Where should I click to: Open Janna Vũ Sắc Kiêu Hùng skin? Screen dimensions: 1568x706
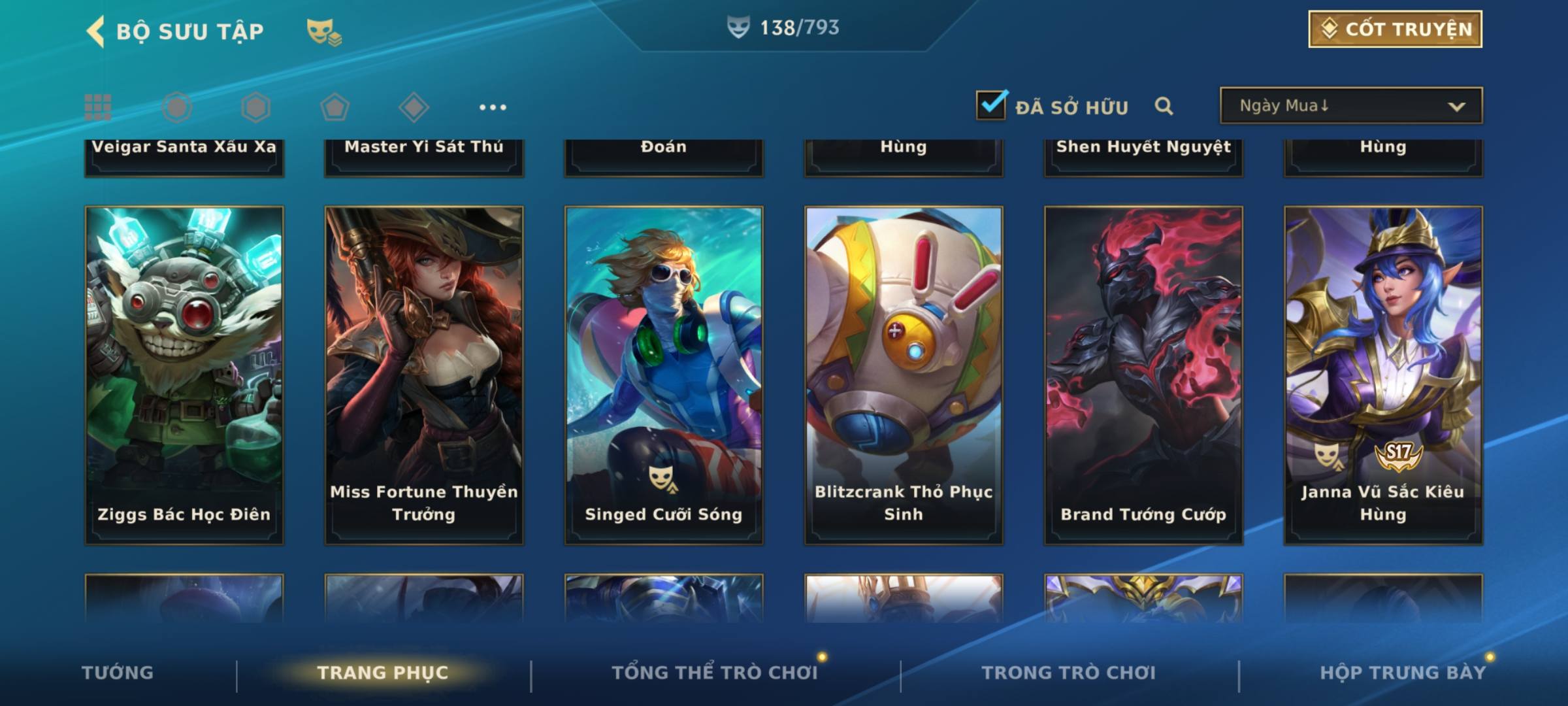point(1383,375)
